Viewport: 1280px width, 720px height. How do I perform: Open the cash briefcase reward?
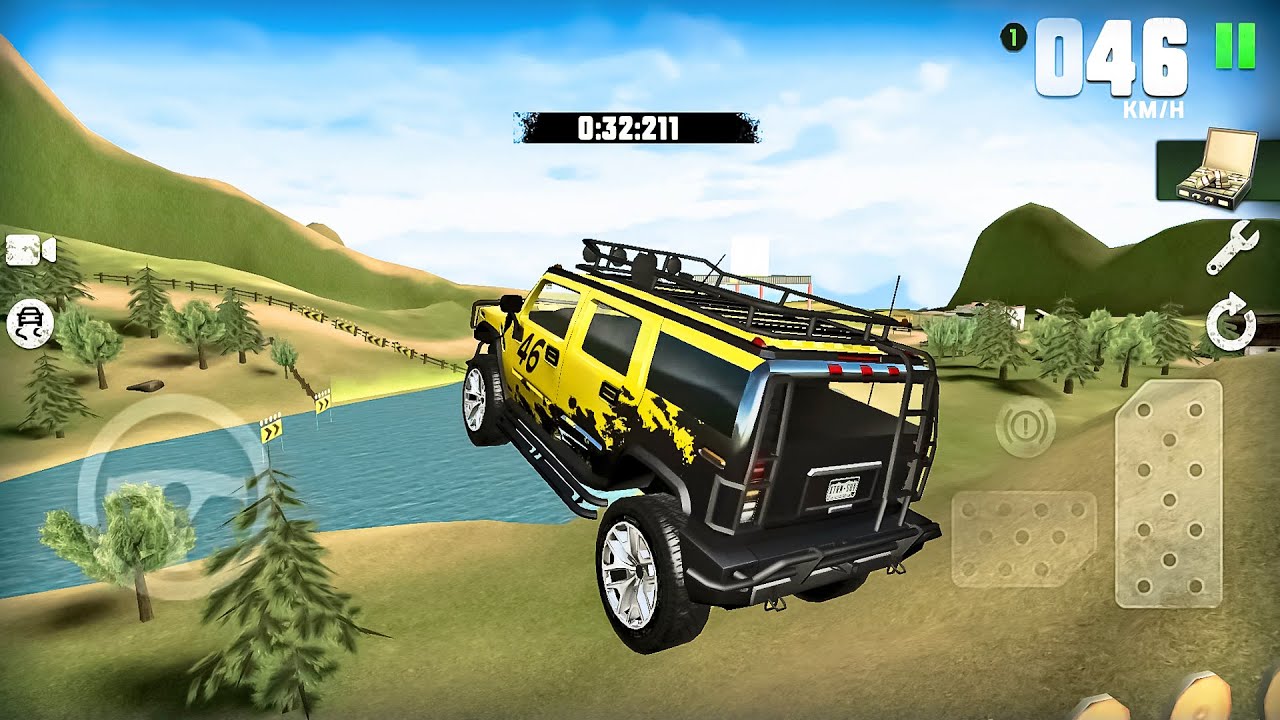point(1216,169)
